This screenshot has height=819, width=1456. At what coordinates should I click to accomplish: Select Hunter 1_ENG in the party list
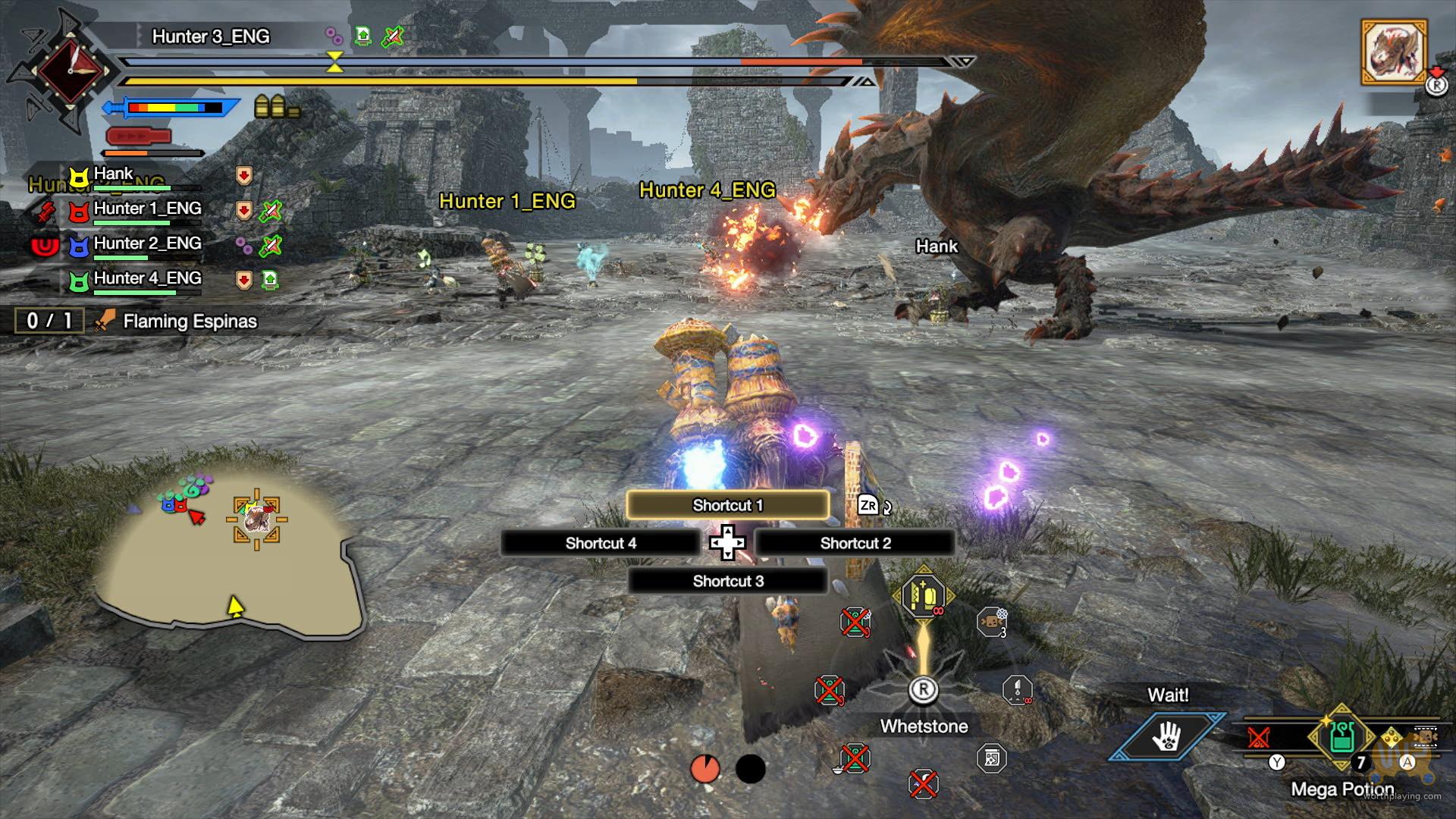pos(147,209)
